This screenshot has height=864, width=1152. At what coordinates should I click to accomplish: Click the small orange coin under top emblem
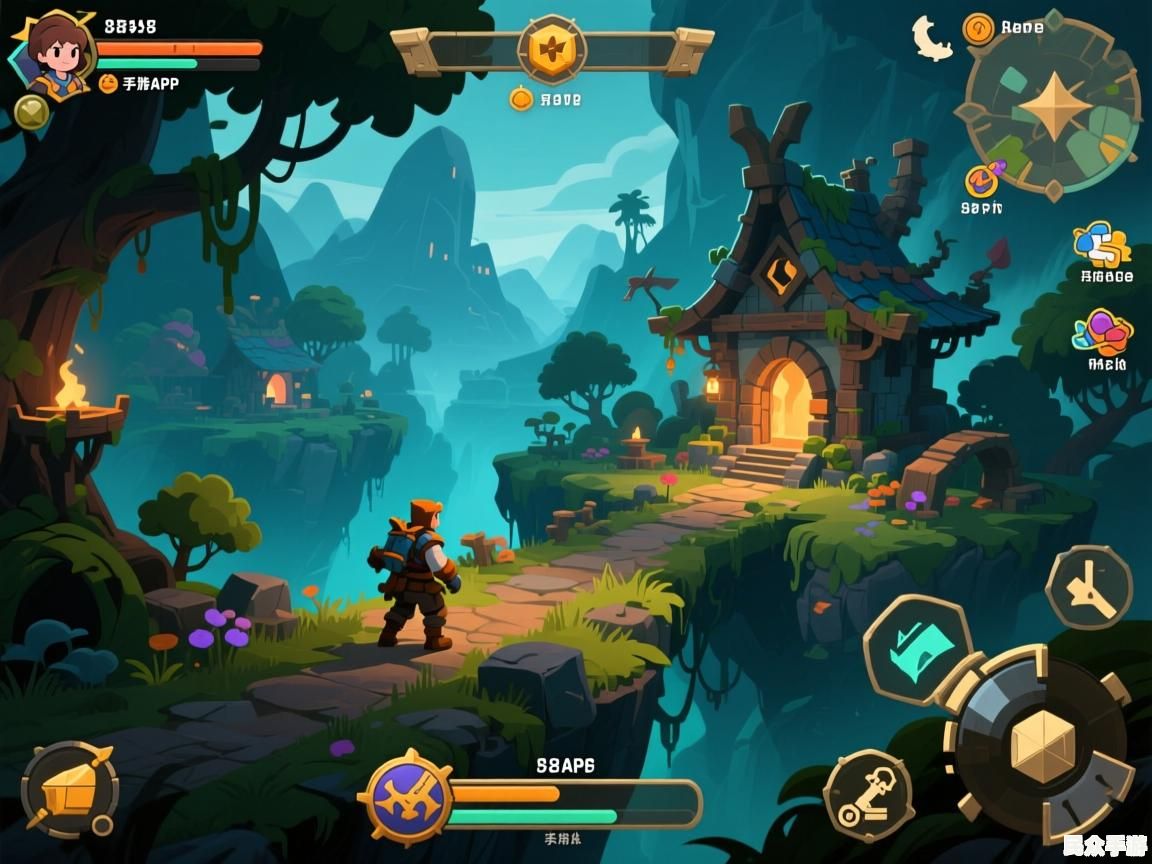[x=520, y=99]
